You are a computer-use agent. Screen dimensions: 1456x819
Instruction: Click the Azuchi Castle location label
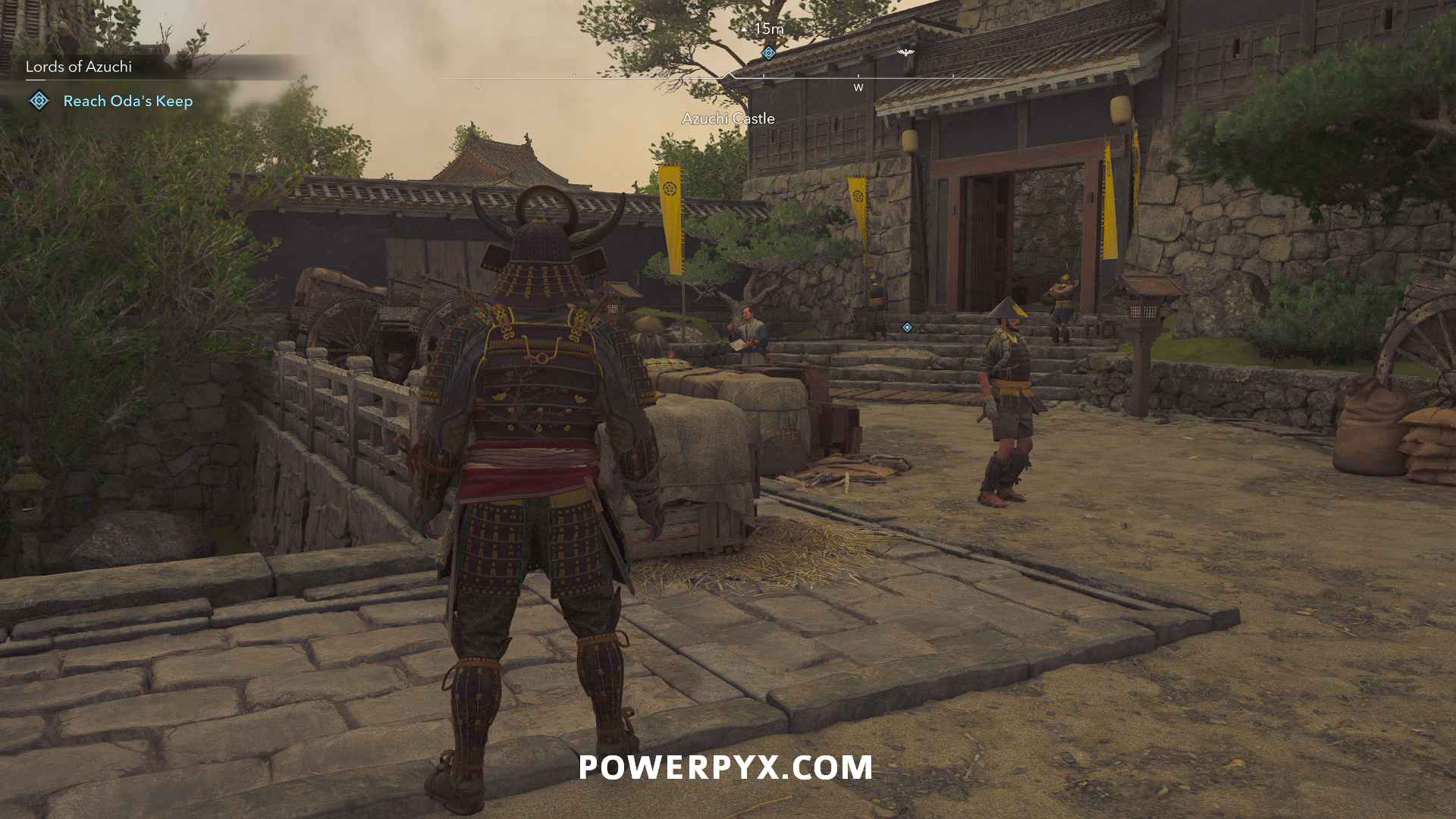(728, 118)
